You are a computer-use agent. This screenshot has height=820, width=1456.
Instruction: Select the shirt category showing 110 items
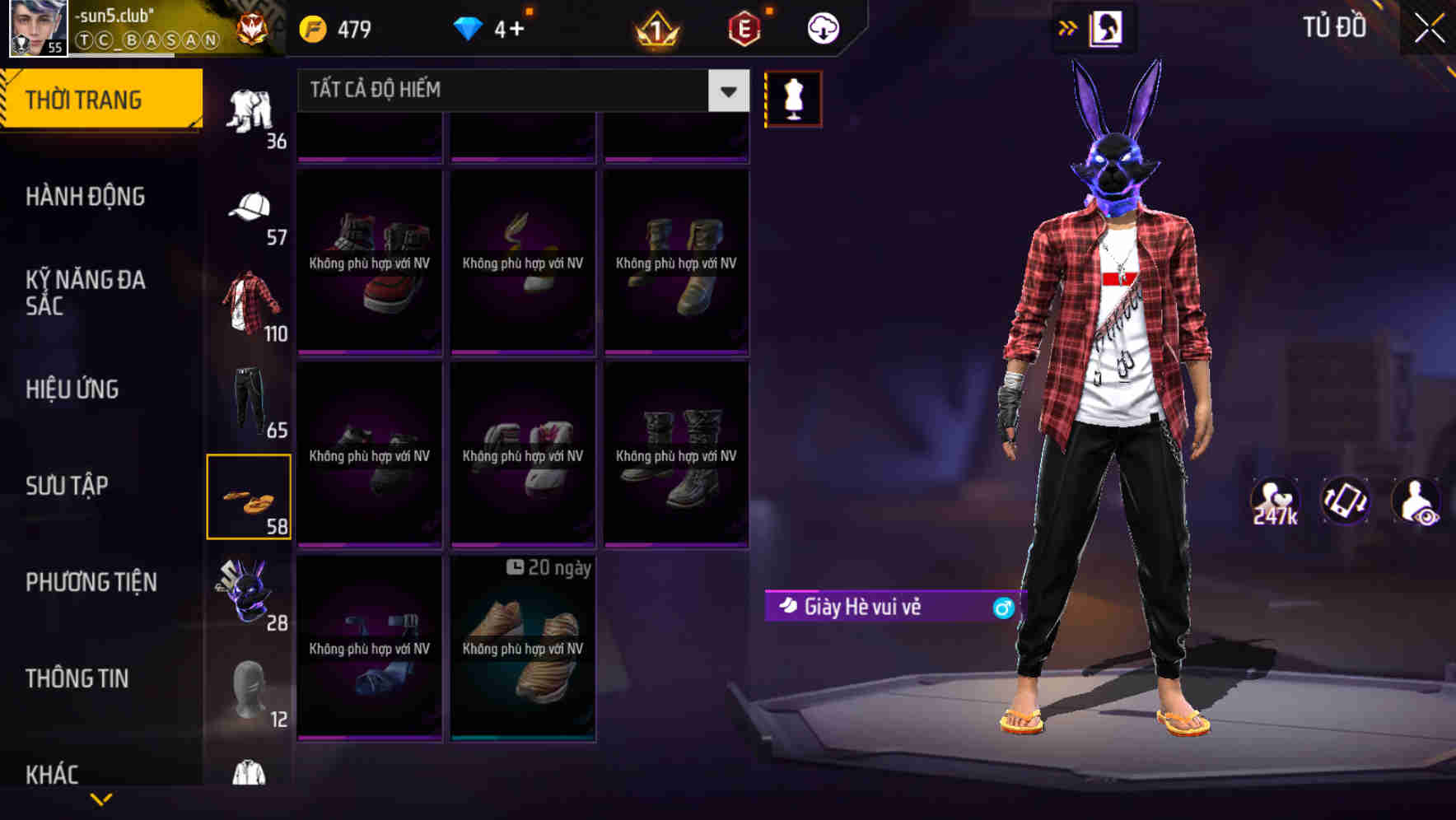pyautogui.click(x=250, y=301)
